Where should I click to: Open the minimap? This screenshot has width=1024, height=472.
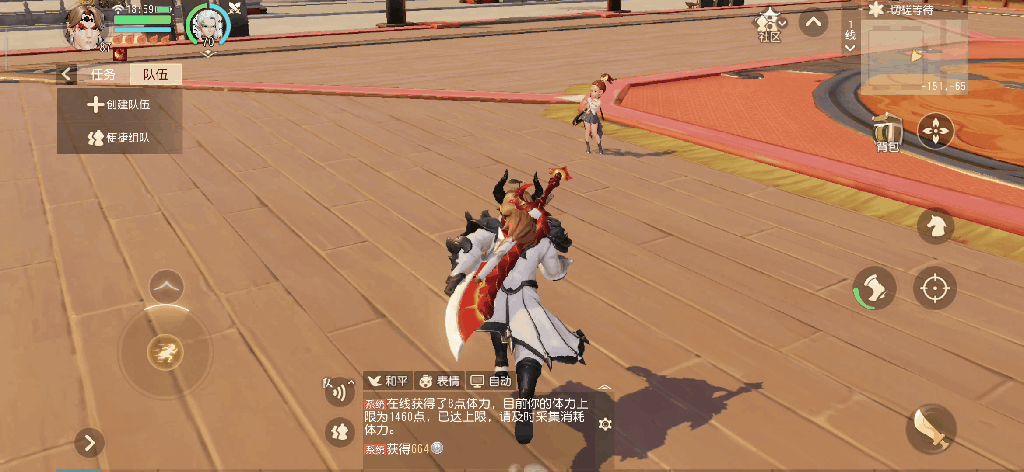coord(914,56)
